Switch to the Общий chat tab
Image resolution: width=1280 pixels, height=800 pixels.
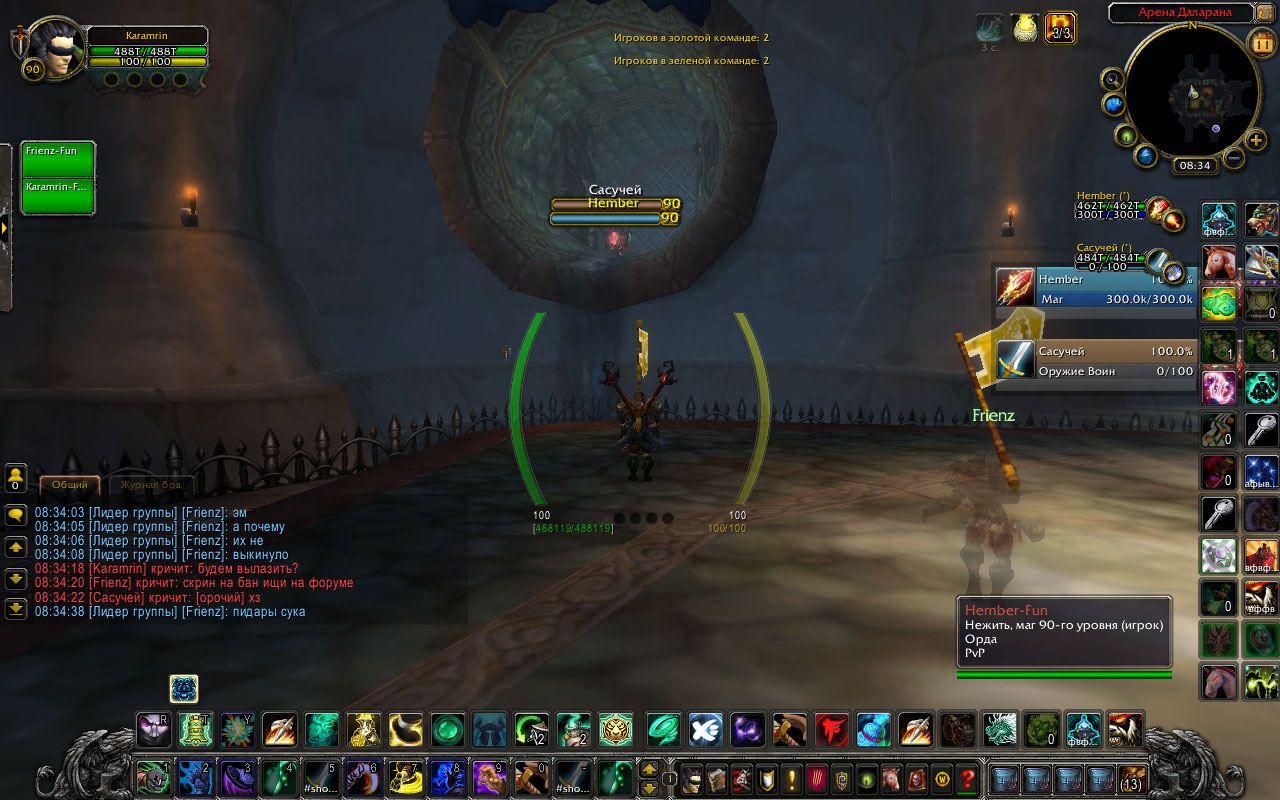(x=70, y=484)
